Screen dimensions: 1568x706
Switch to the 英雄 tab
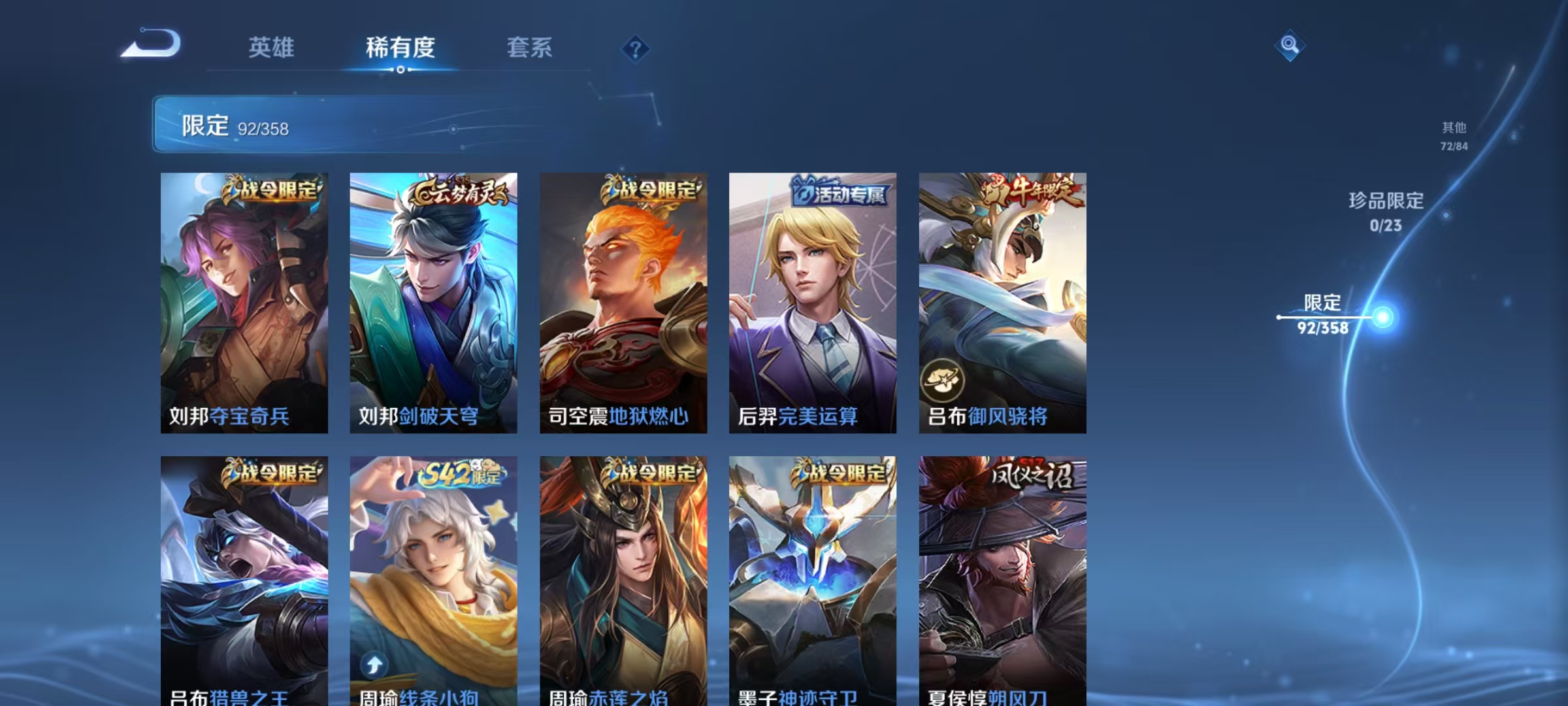pos(272,48)
